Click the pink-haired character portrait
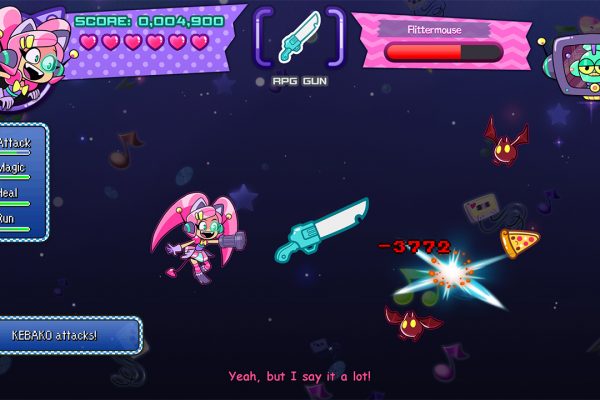Viewport: 600px width, 400px height. pos(32,55)
